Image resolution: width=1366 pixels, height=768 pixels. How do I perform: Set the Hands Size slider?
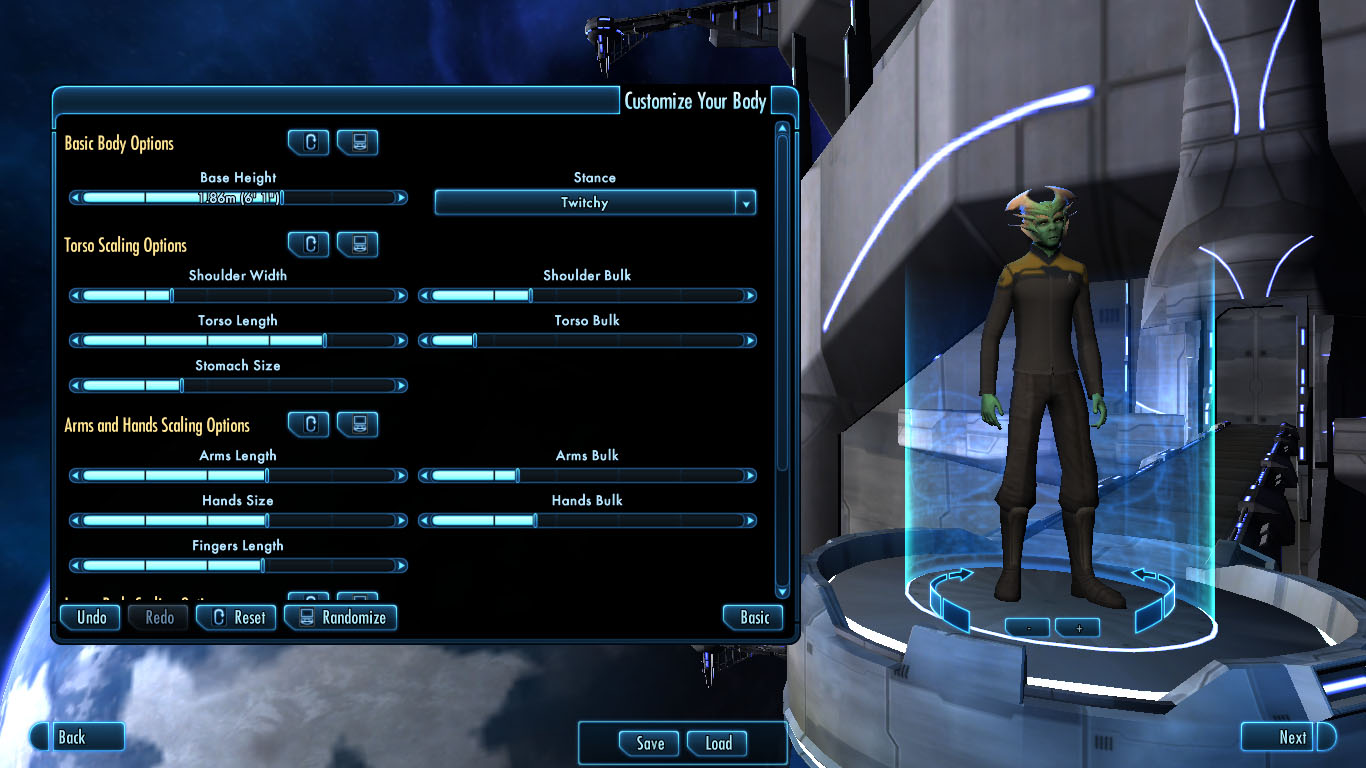(238, 521)
